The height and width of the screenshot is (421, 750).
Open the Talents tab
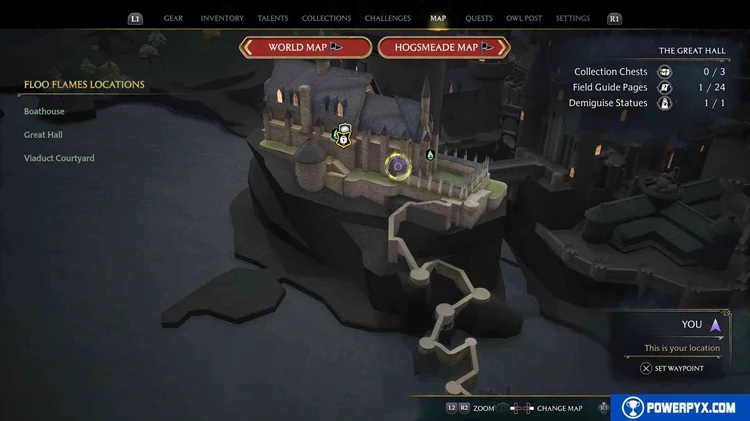(x=273, y=18)
